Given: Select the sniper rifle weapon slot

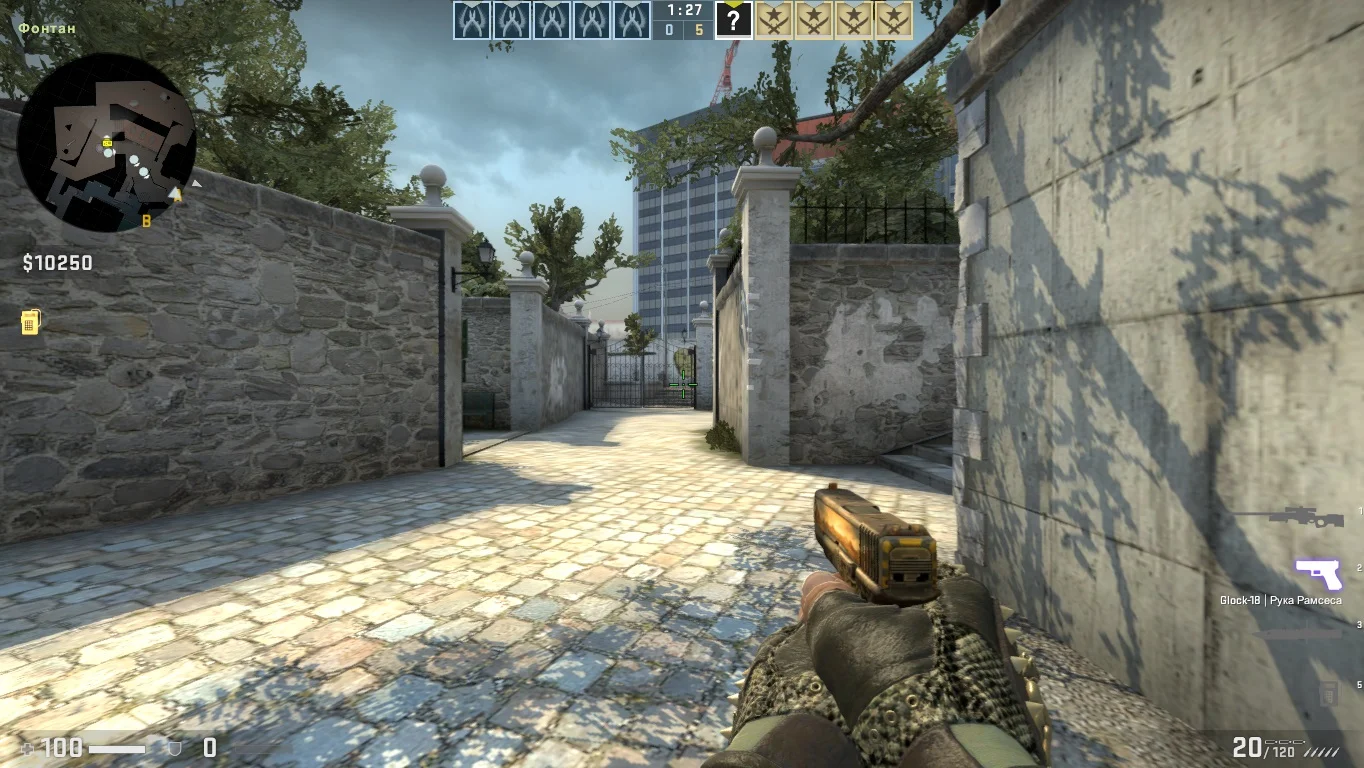Looking at the screenshot, I should tap(1292, 516).
